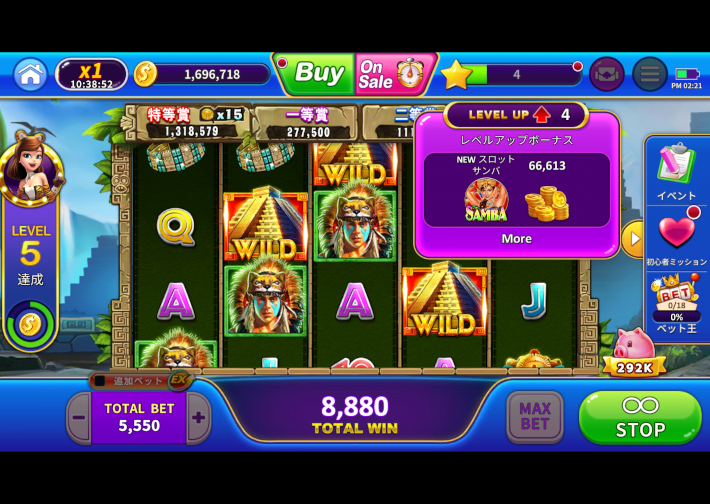Stop the spinning reels
Viewport: 710px width, 504px height.
pyautogui.click(x=640, y=417)
